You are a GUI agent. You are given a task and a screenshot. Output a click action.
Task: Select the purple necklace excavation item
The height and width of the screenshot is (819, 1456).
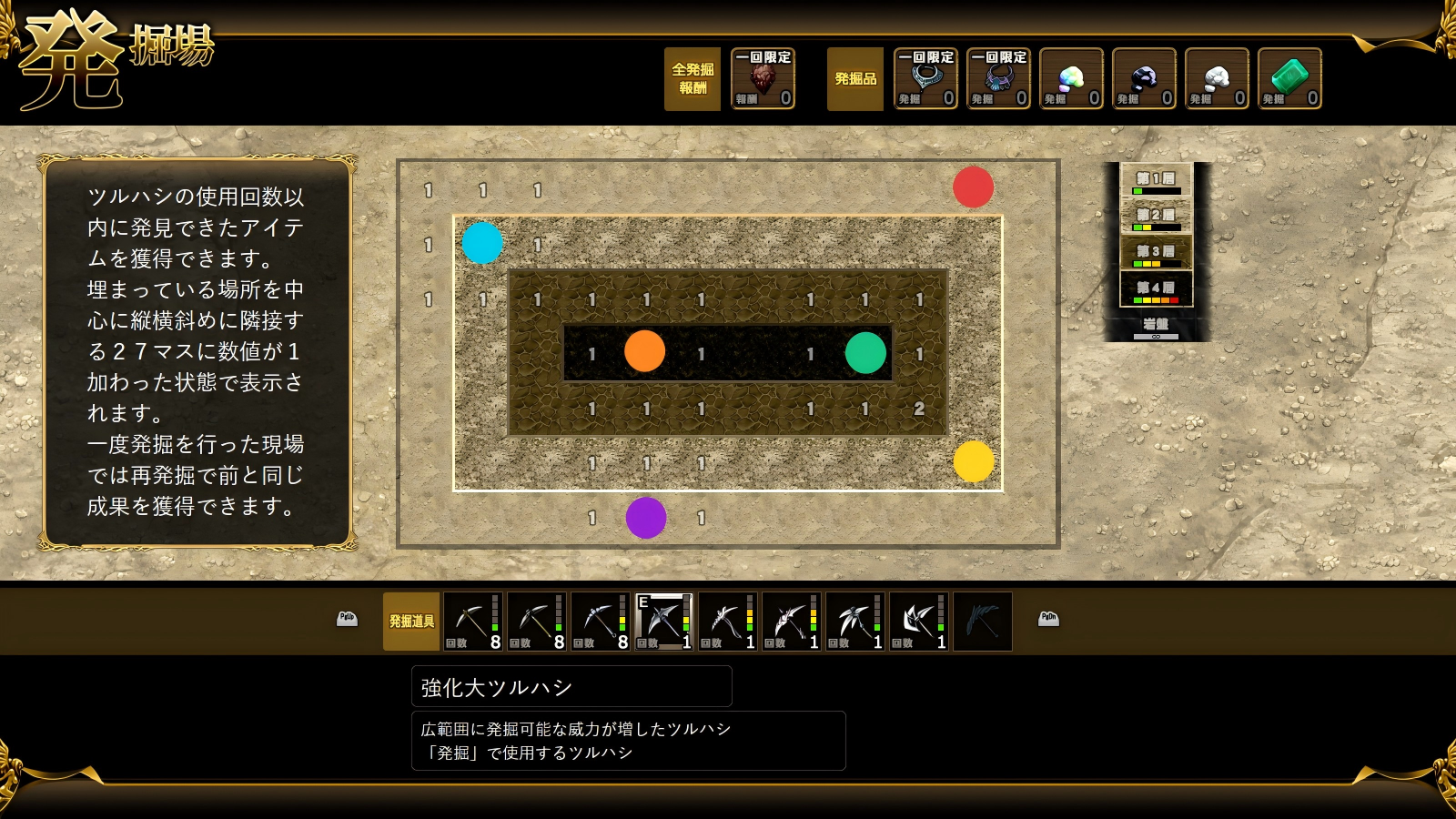(x=998, y=79)
